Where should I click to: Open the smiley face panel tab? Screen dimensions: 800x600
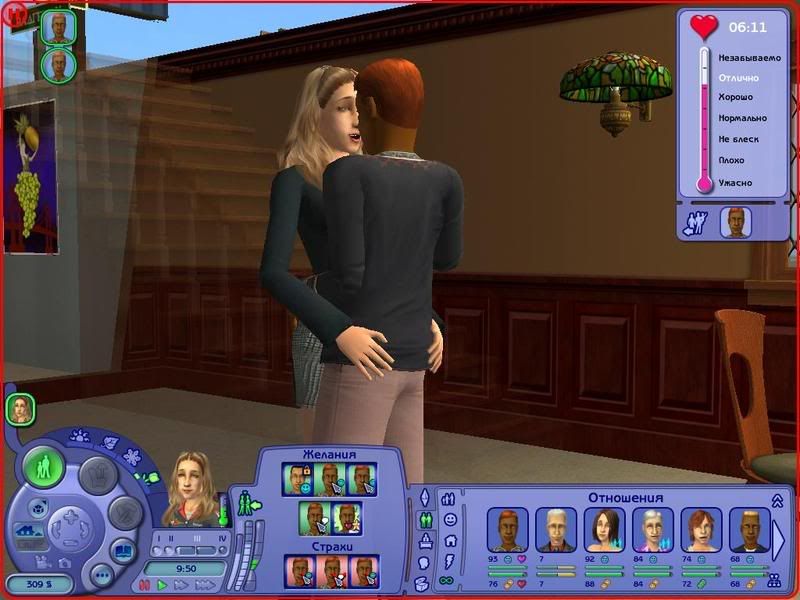coord(449,520)
